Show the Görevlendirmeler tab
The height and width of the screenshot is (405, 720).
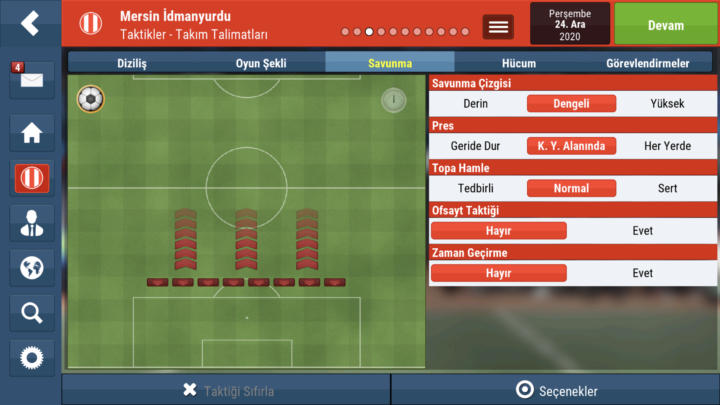(647, 63)
